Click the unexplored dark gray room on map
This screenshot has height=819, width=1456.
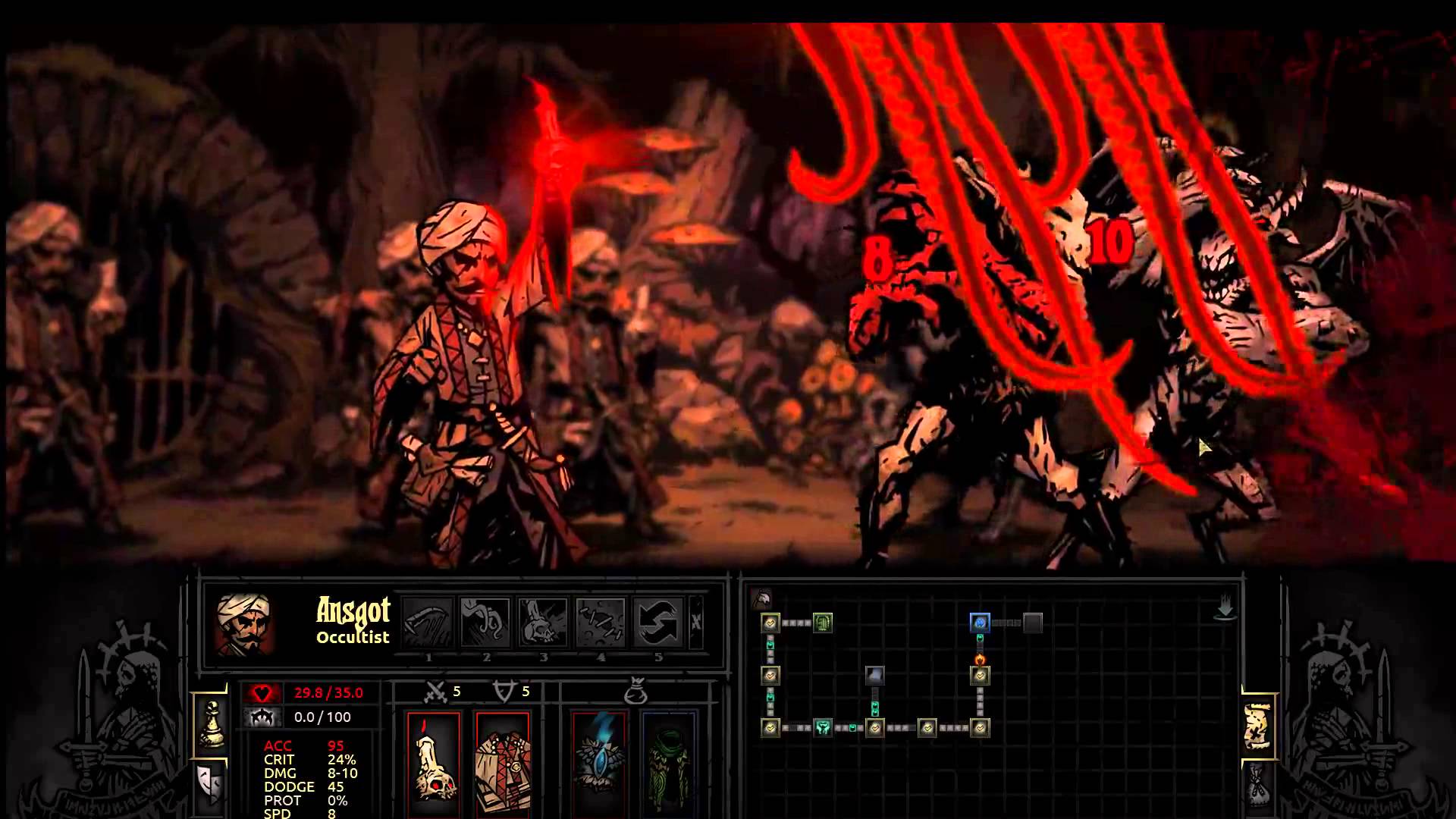1033,623
